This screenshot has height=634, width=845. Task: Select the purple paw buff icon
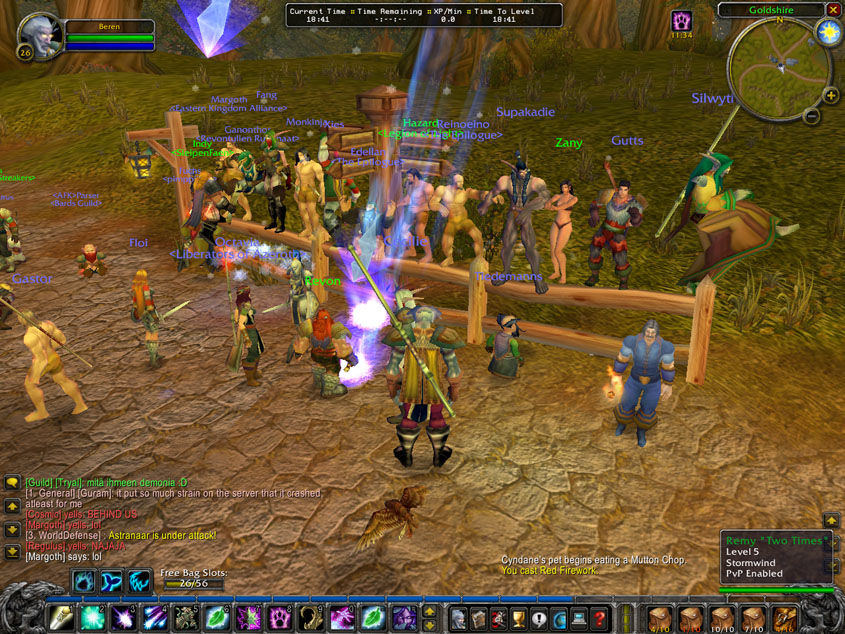(681, 21)
